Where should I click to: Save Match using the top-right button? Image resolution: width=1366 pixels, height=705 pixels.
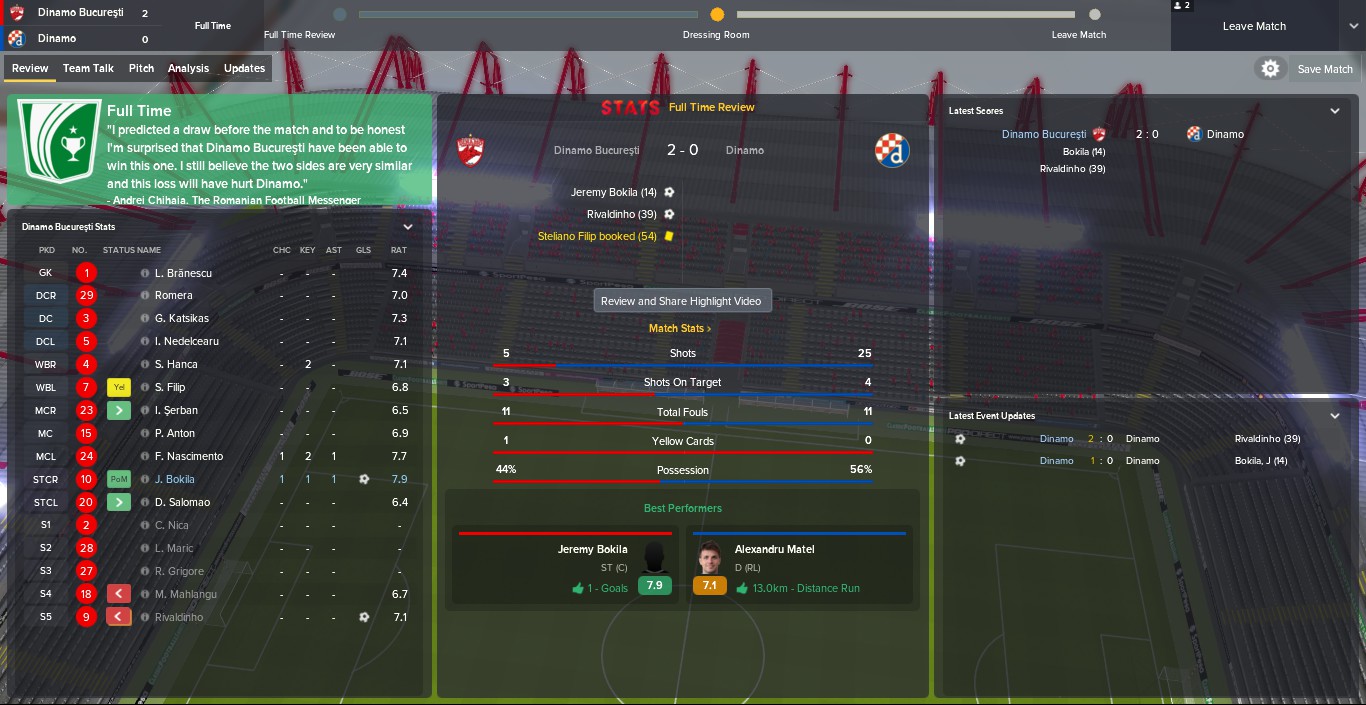point(1325,69)
